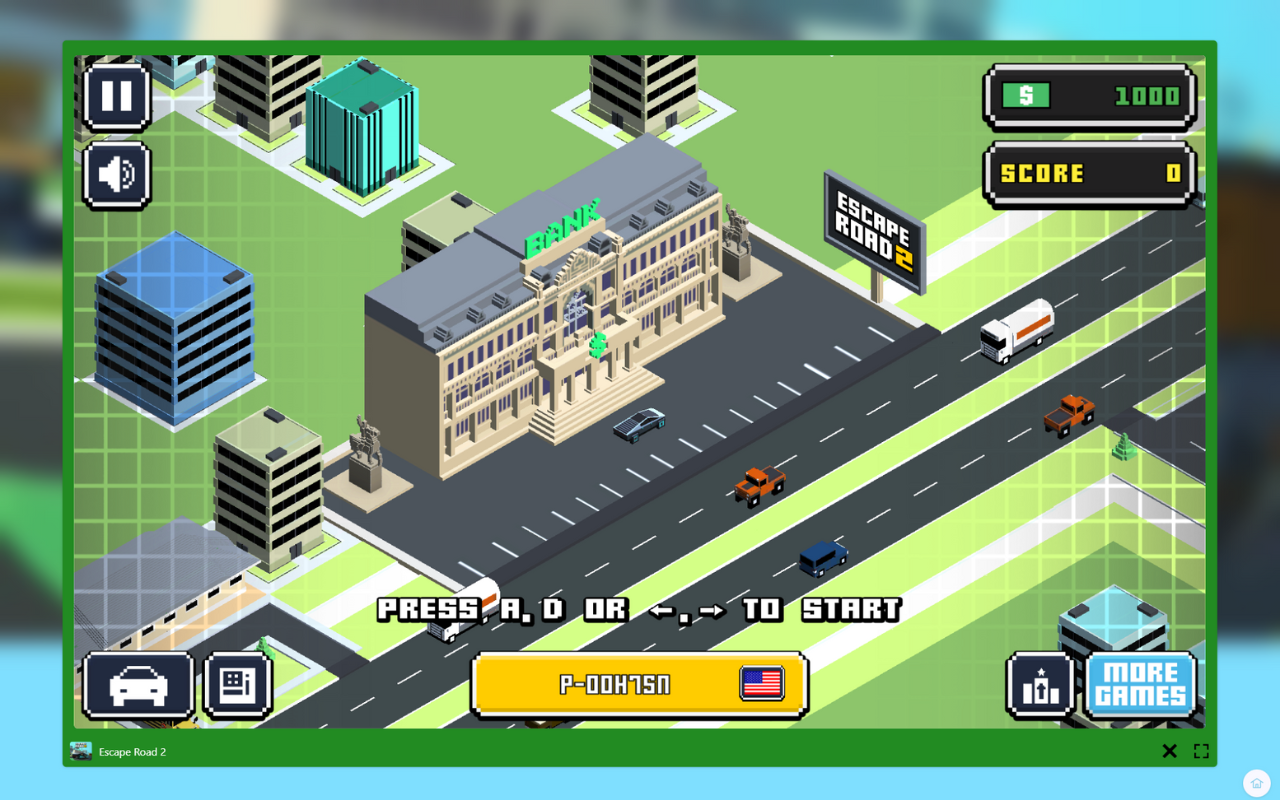Enter fullscreen mode
This screenshot has width=1280, height=800.
point(1200,750)
